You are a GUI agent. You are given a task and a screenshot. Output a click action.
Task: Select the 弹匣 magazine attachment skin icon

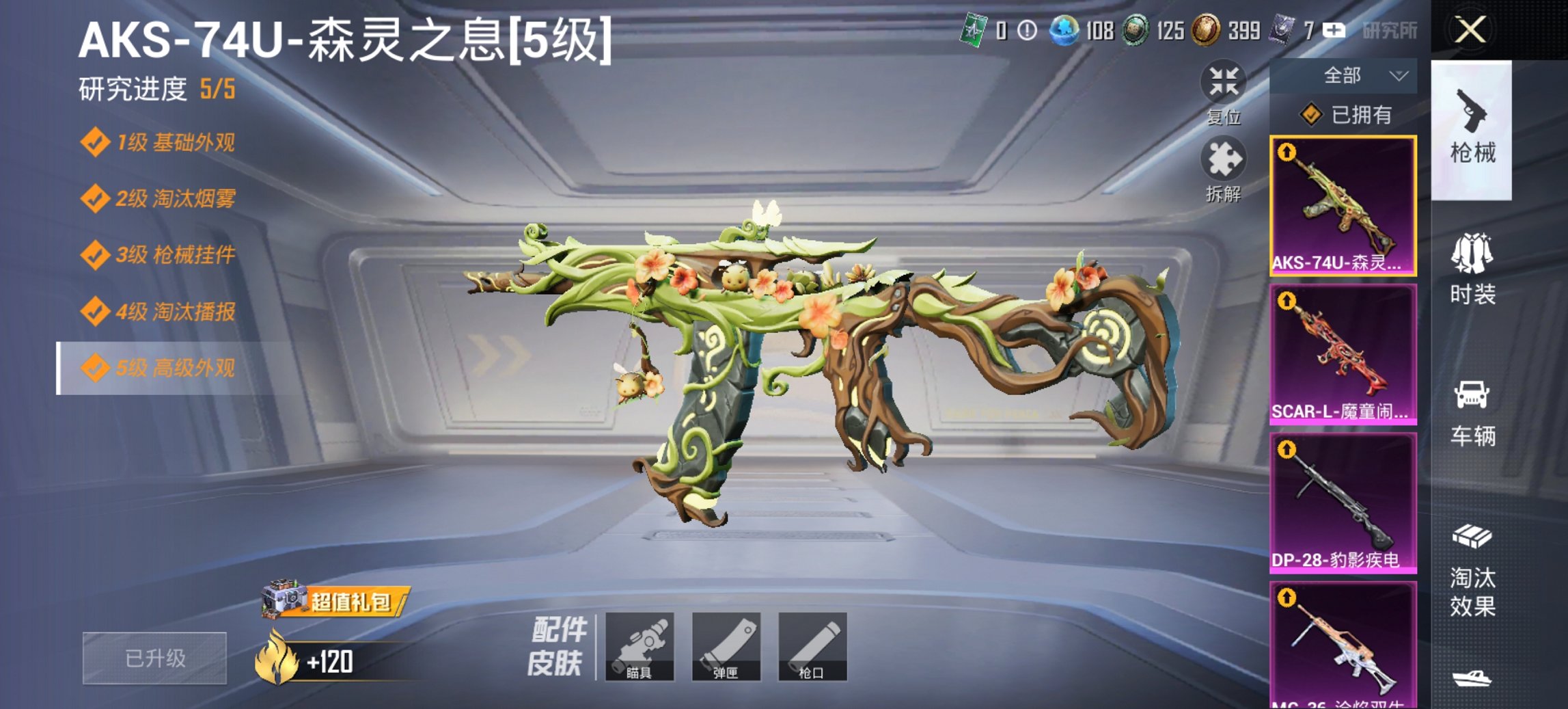coord(727,645)
